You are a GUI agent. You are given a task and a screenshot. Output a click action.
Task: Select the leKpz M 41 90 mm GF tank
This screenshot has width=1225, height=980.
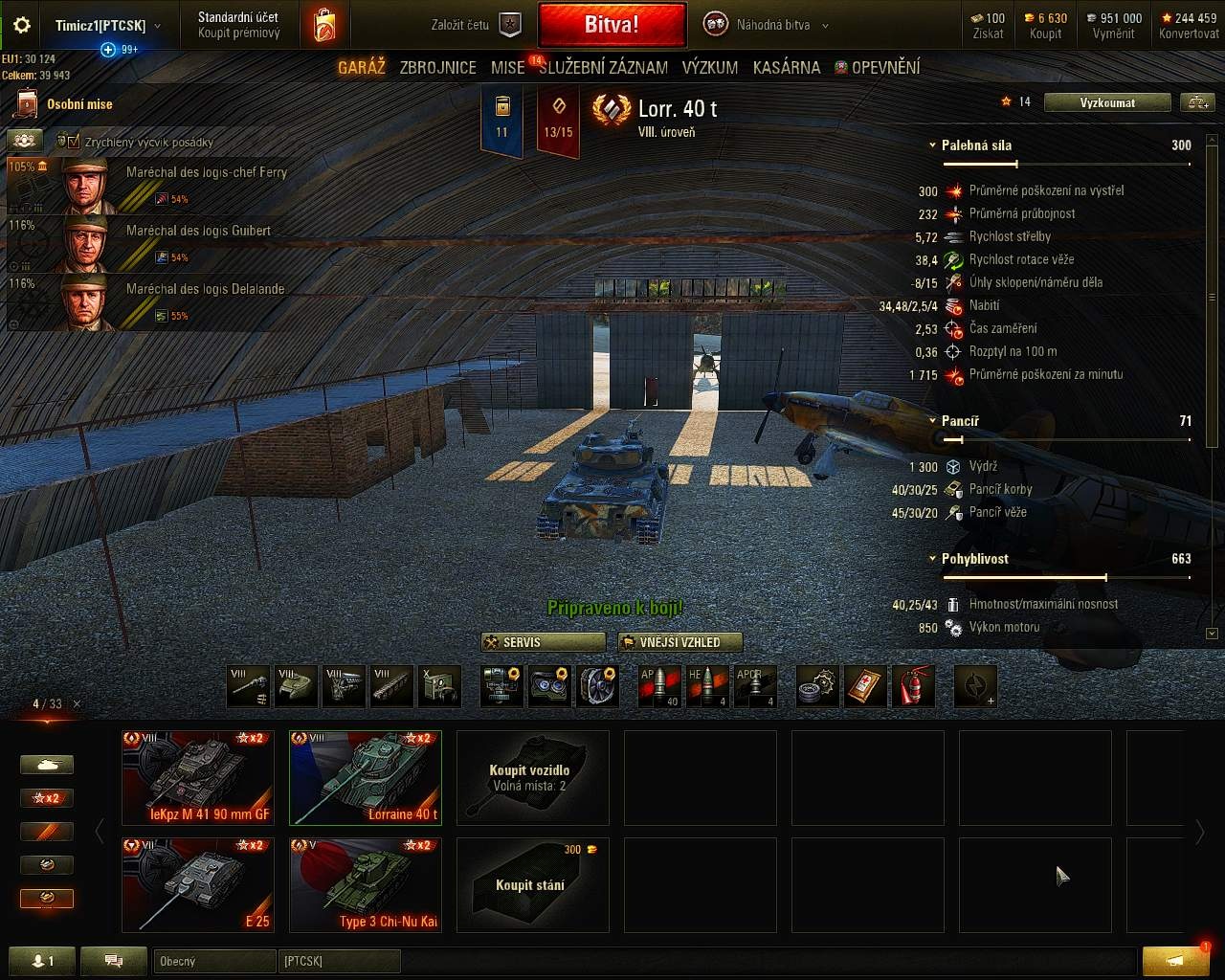198,777
